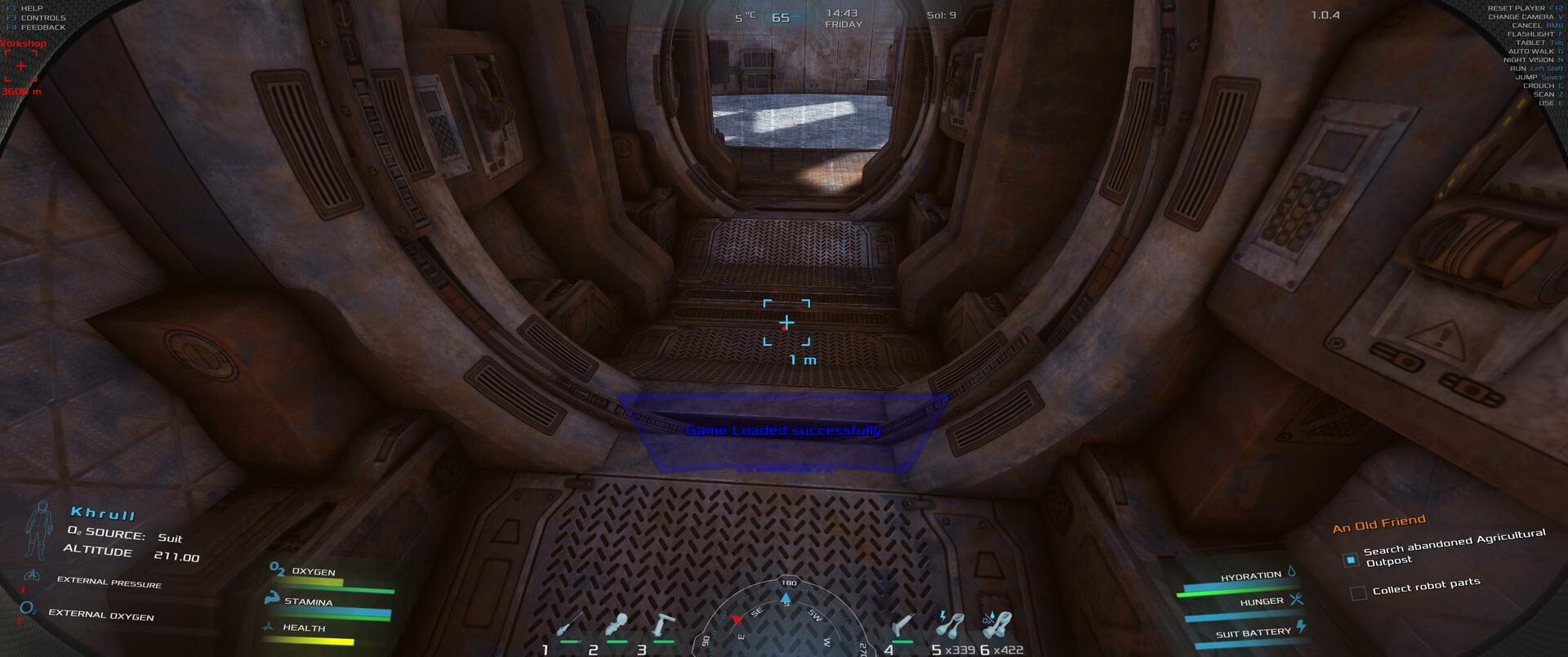1568x657 pixels.
Task: Click the red Workshop waypoint marker
Action: click(x=20, y=65)
